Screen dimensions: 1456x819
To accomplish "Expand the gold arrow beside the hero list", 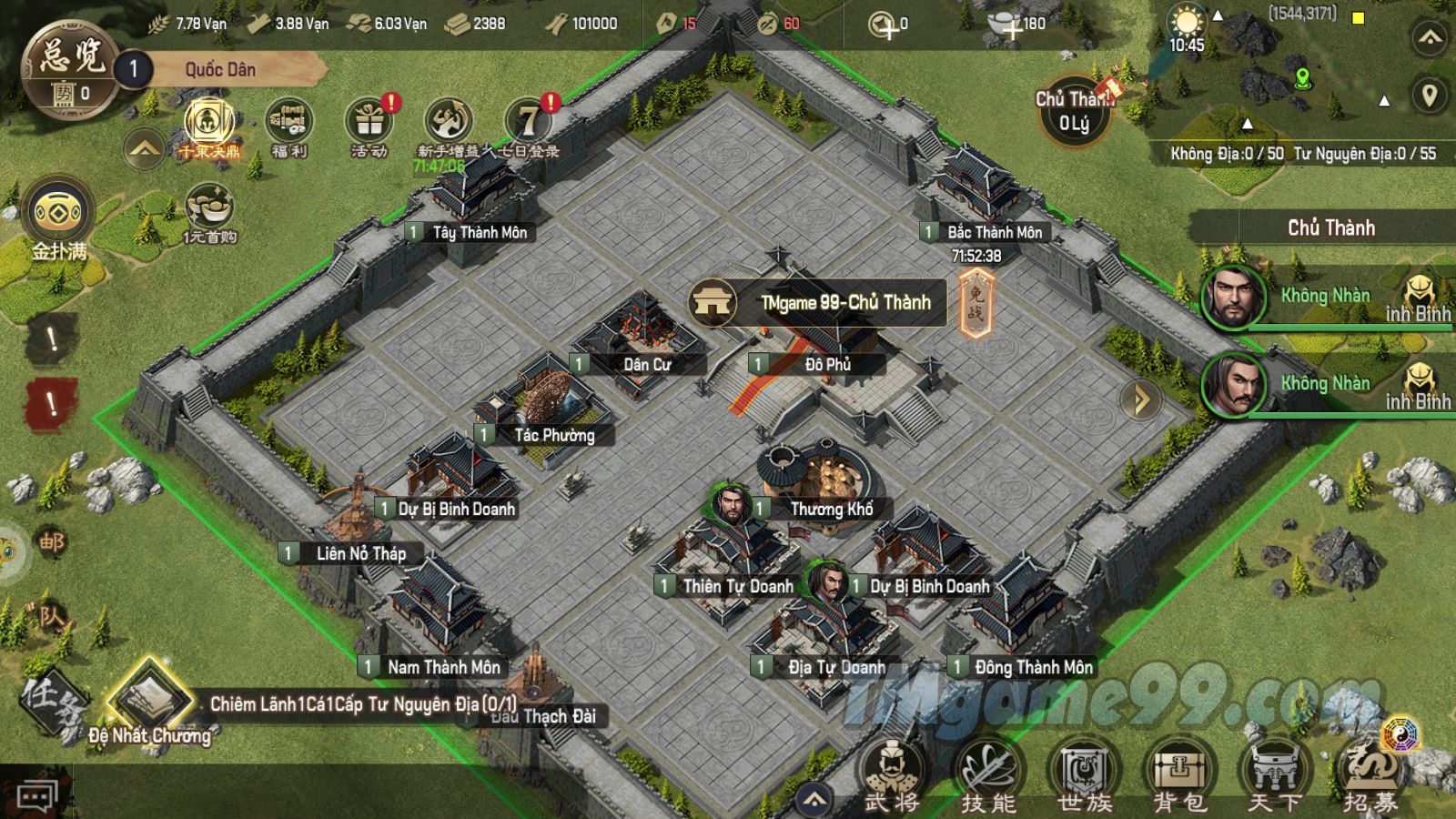I will [x=1139, y=399].
